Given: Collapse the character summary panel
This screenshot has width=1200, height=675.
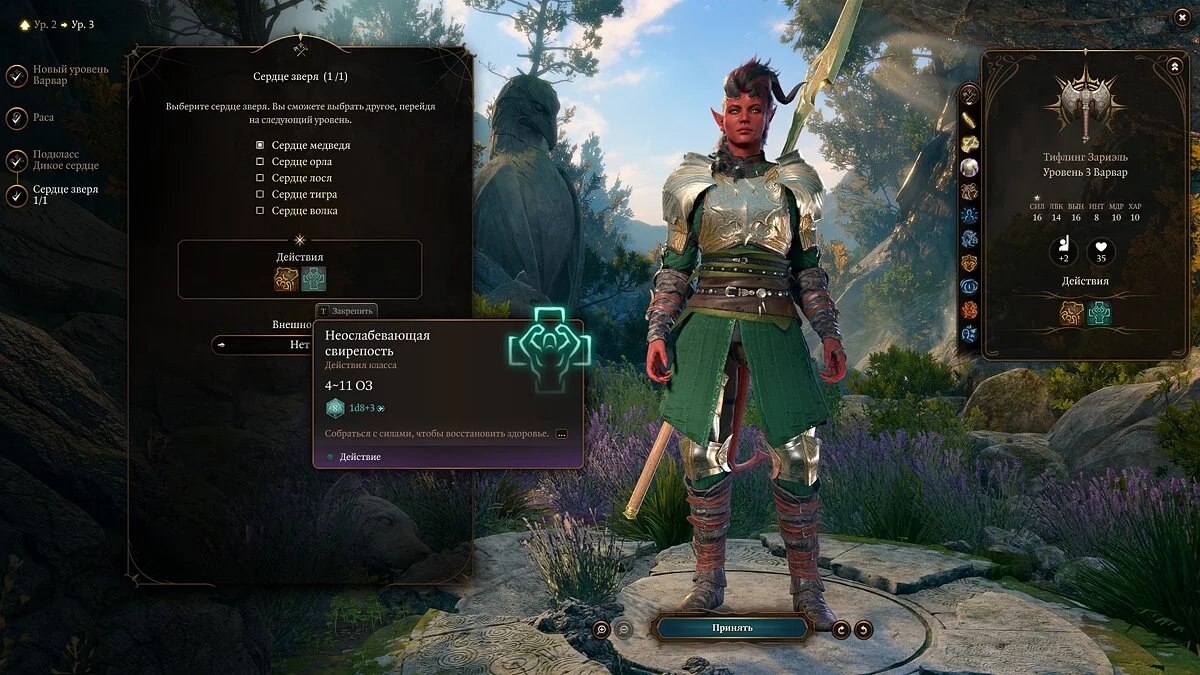Looking at the screenshot, I should point(1174,66).
